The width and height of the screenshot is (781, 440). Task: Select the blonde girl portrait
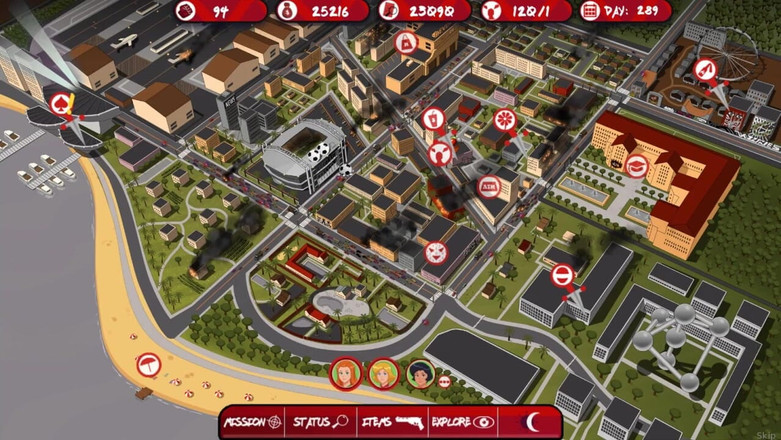pyautogui.click(x=383, y=373)
